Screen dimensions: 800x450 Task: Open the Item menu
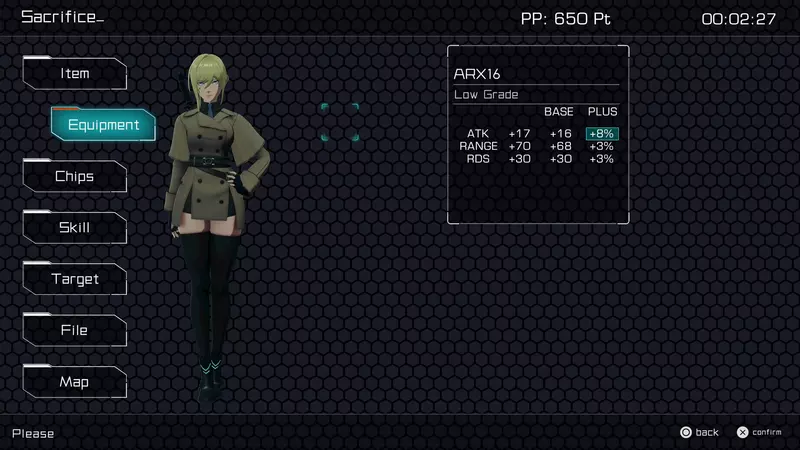tap(75, 74)
